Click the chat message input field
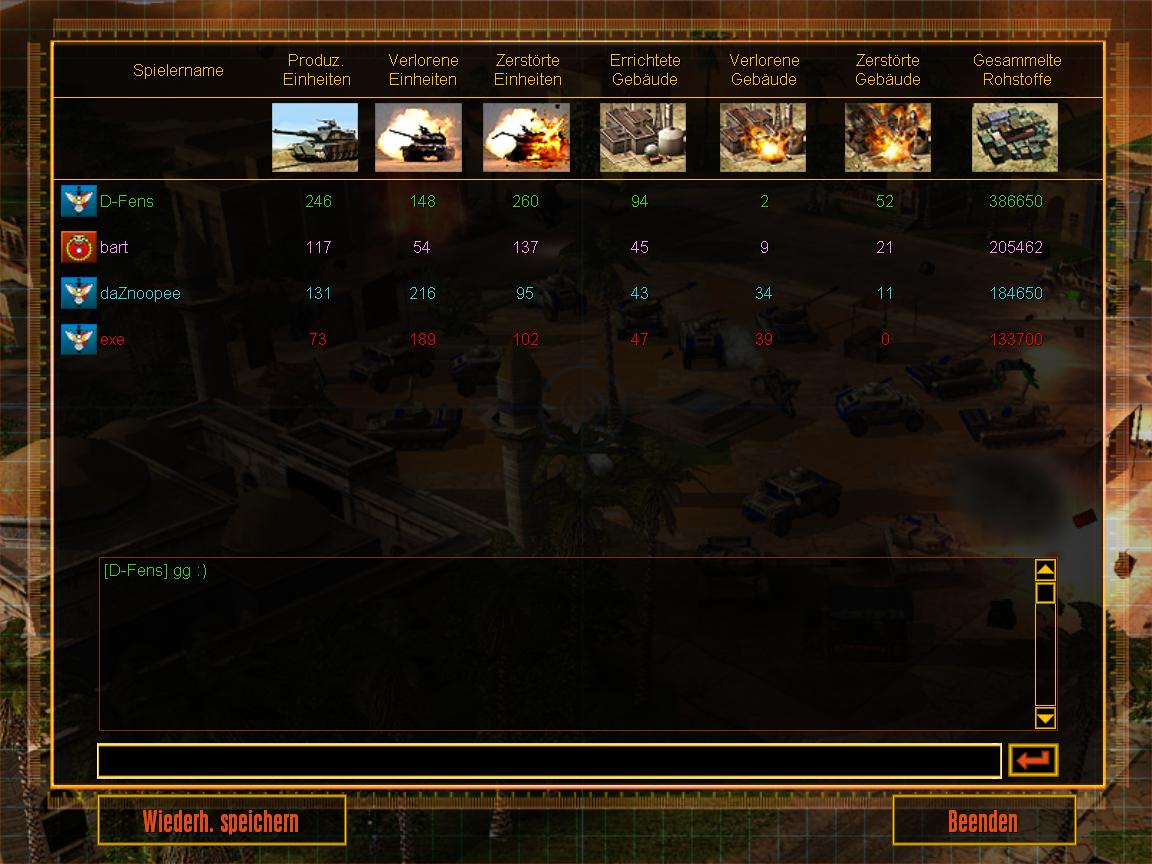1152x864 pixels. (x=549, y=761)
